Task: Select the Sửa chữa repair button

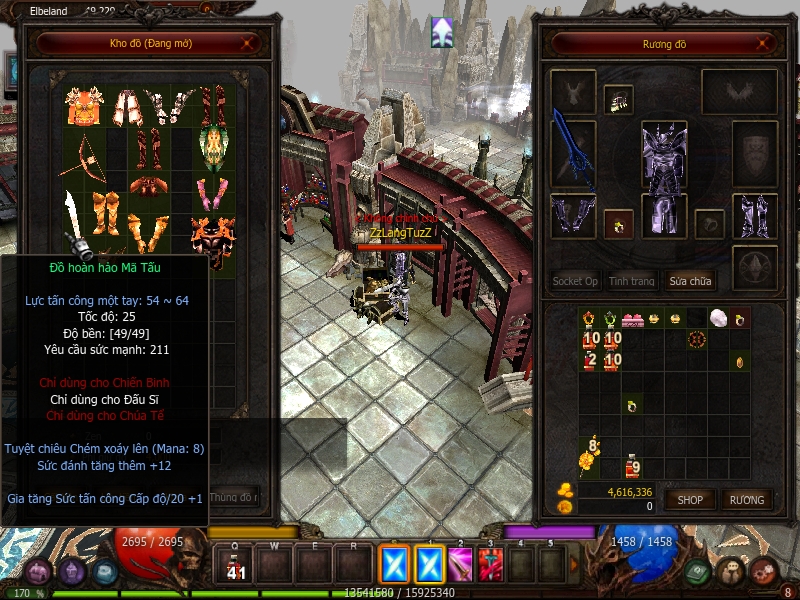Action: [x=690, y=281]
